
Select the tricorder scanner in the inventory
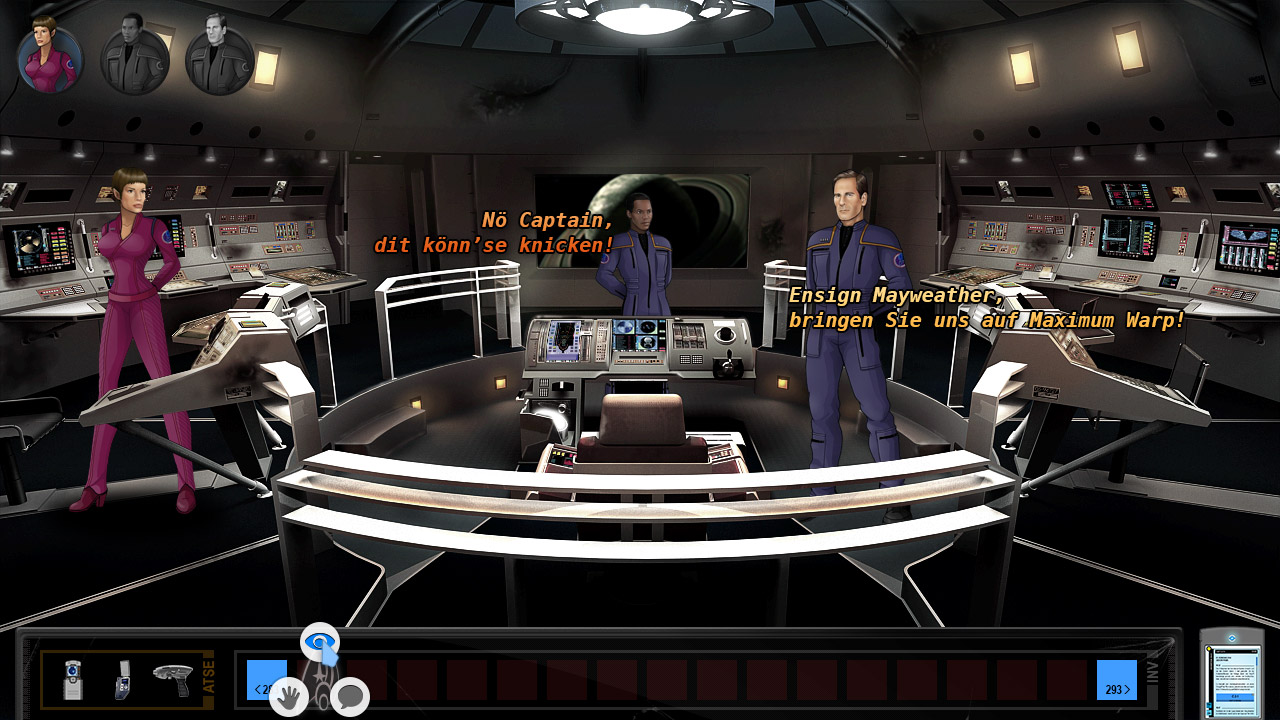72,680
